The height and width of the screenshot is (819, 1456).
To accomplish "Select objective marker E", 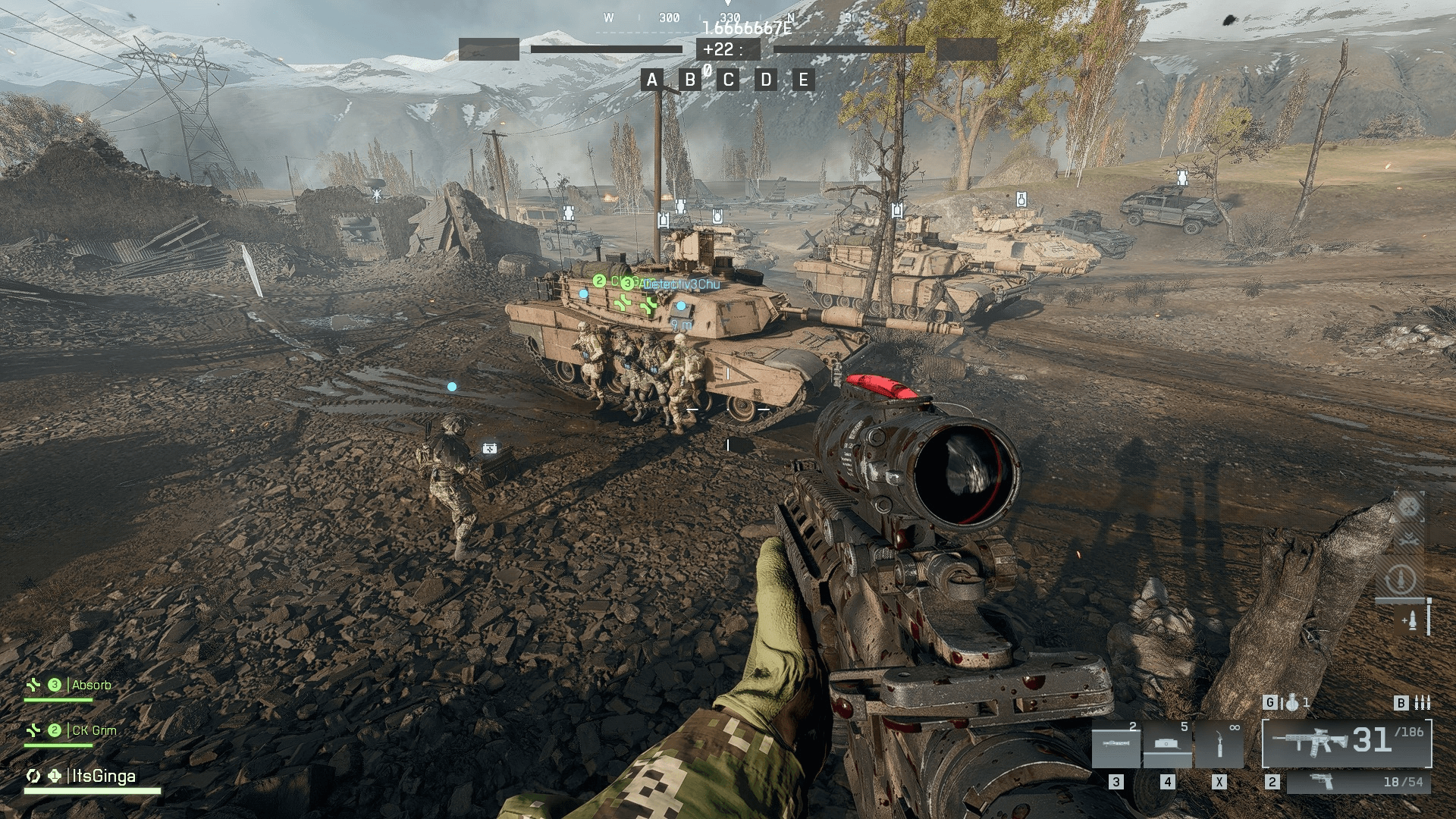I will [804, 80].
